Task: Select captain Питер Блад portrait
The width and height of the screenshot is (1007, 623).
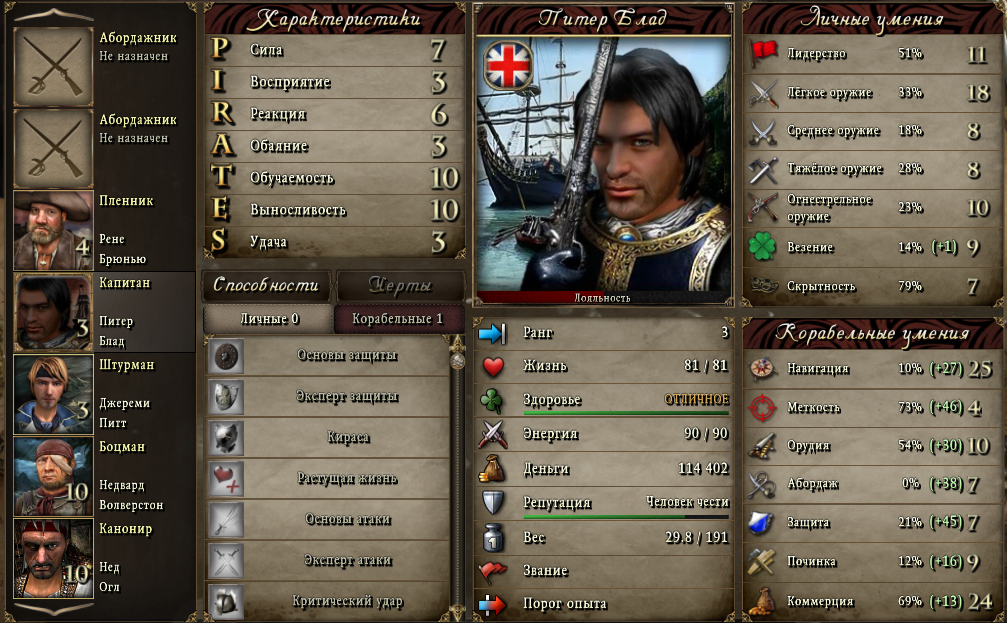Action: [53, 312]
